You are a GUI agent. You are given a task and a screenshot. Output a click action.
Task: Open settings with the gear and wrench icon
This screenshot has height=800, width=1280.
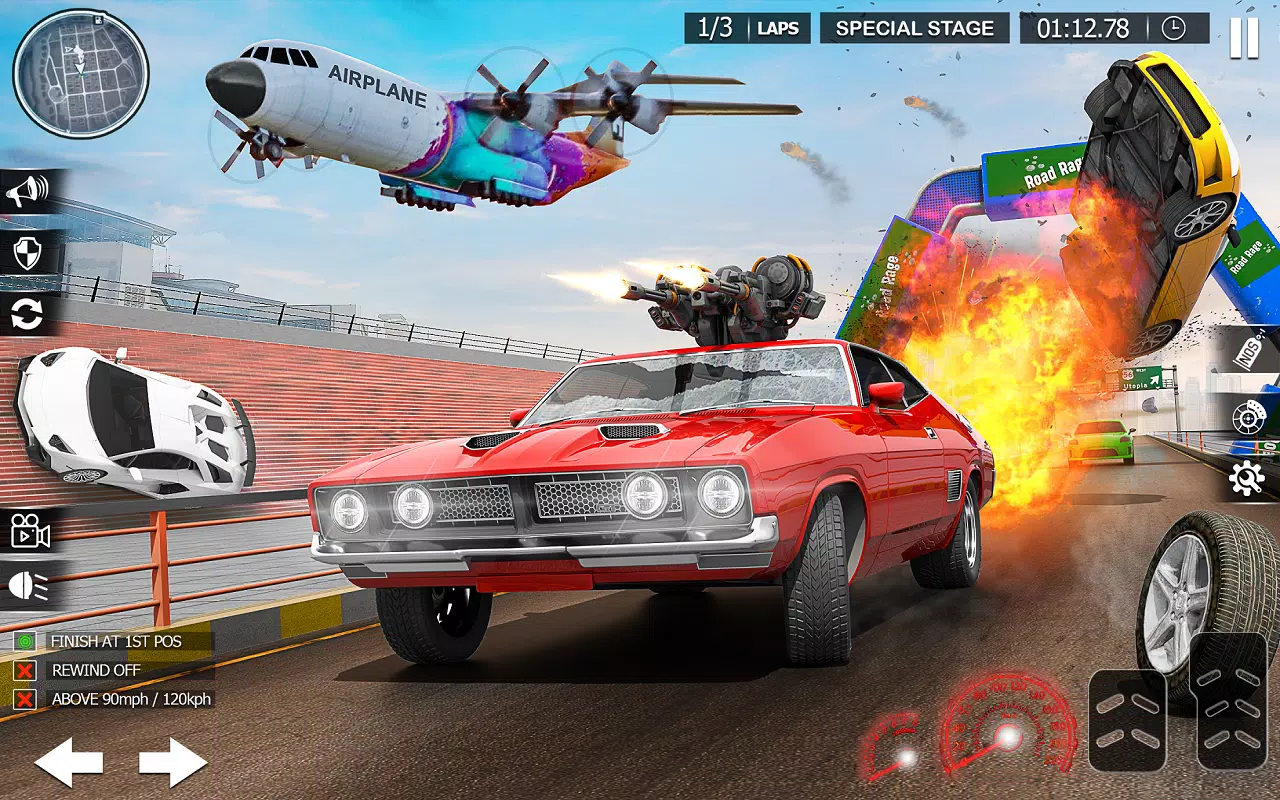1247,479
